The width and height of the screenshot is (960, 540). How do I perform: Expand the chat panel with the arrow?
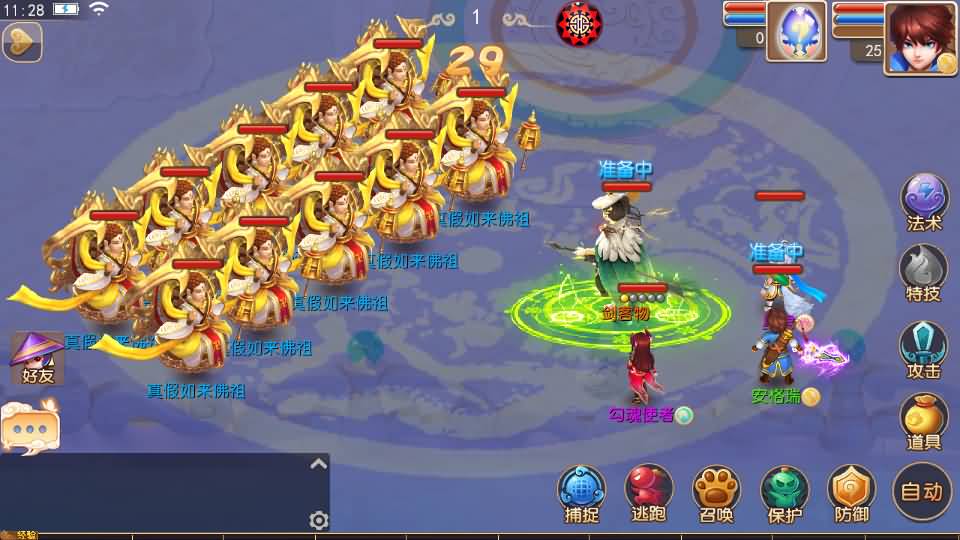tap(318, 464)
